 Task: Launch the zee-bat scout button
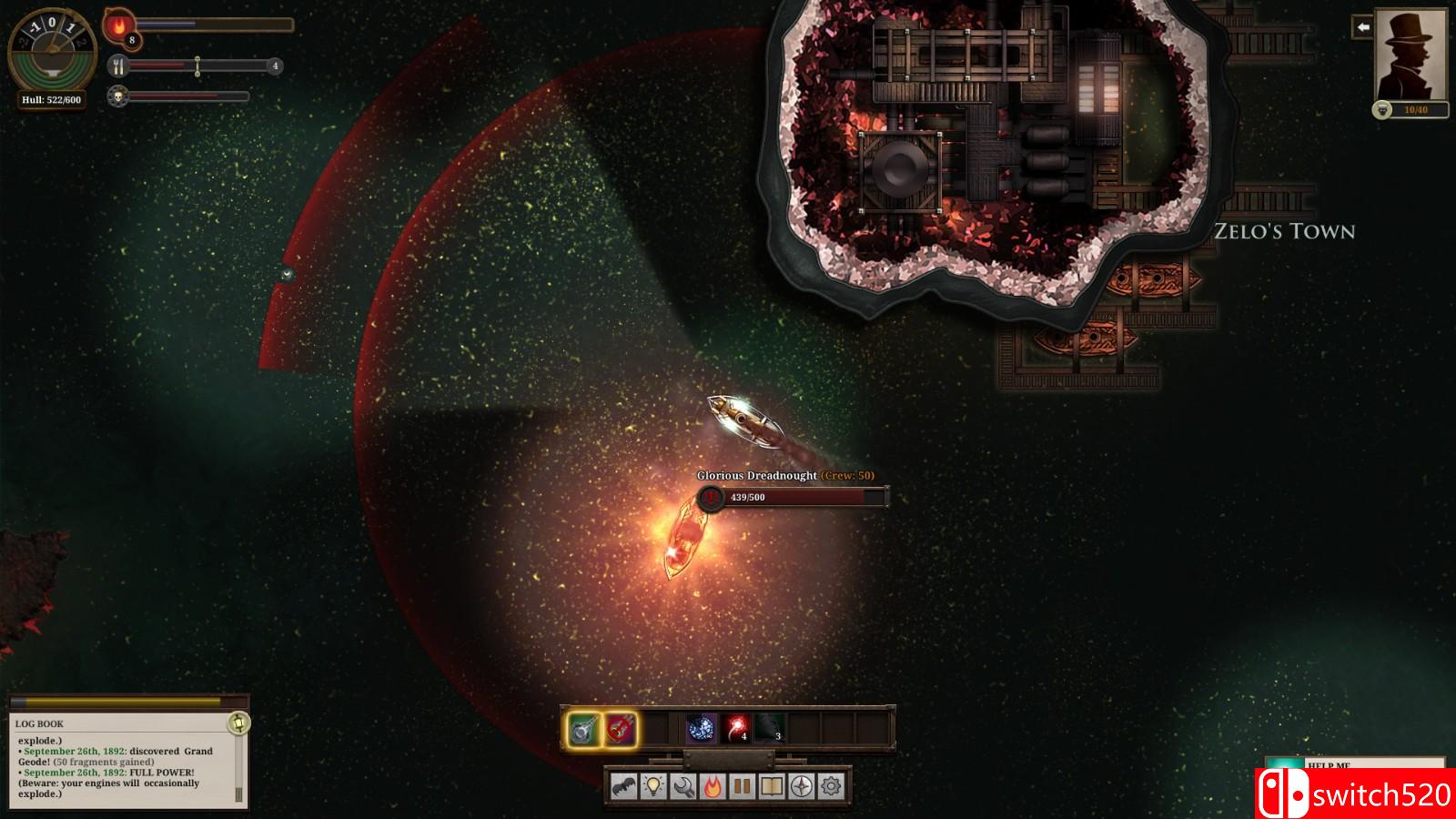click(623, 786)
